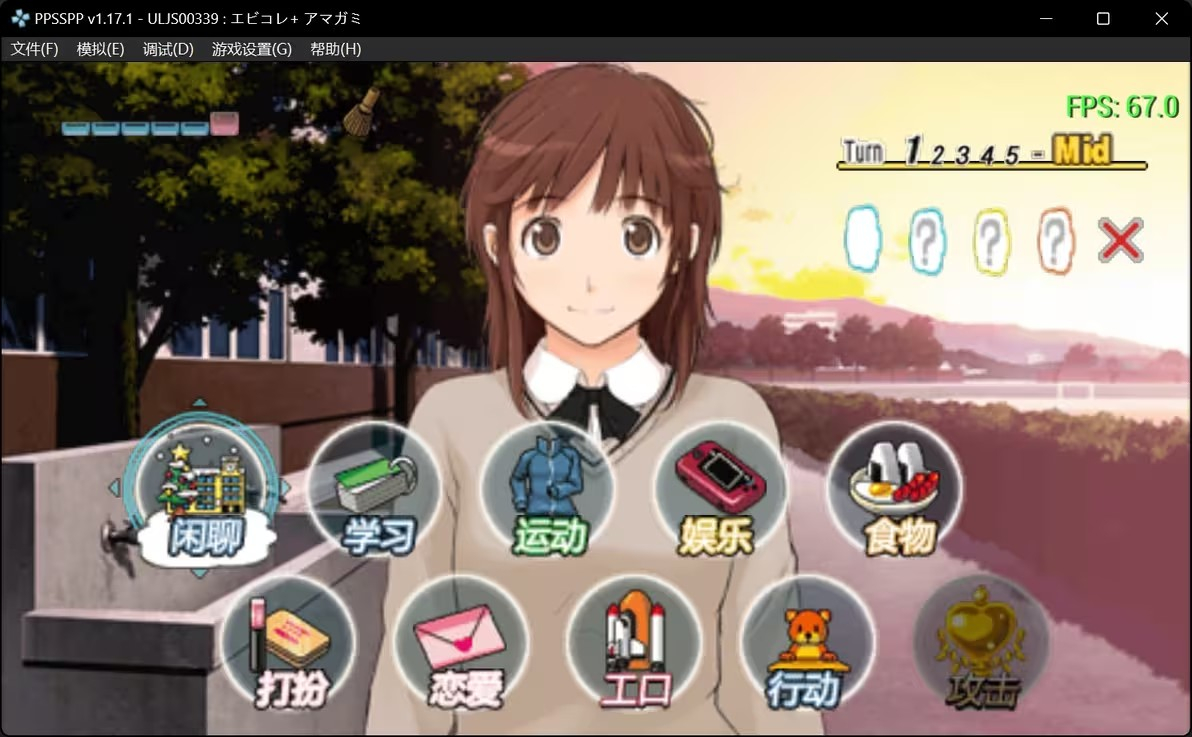Pick the 恋爱 love letter topic

[461, 642]
